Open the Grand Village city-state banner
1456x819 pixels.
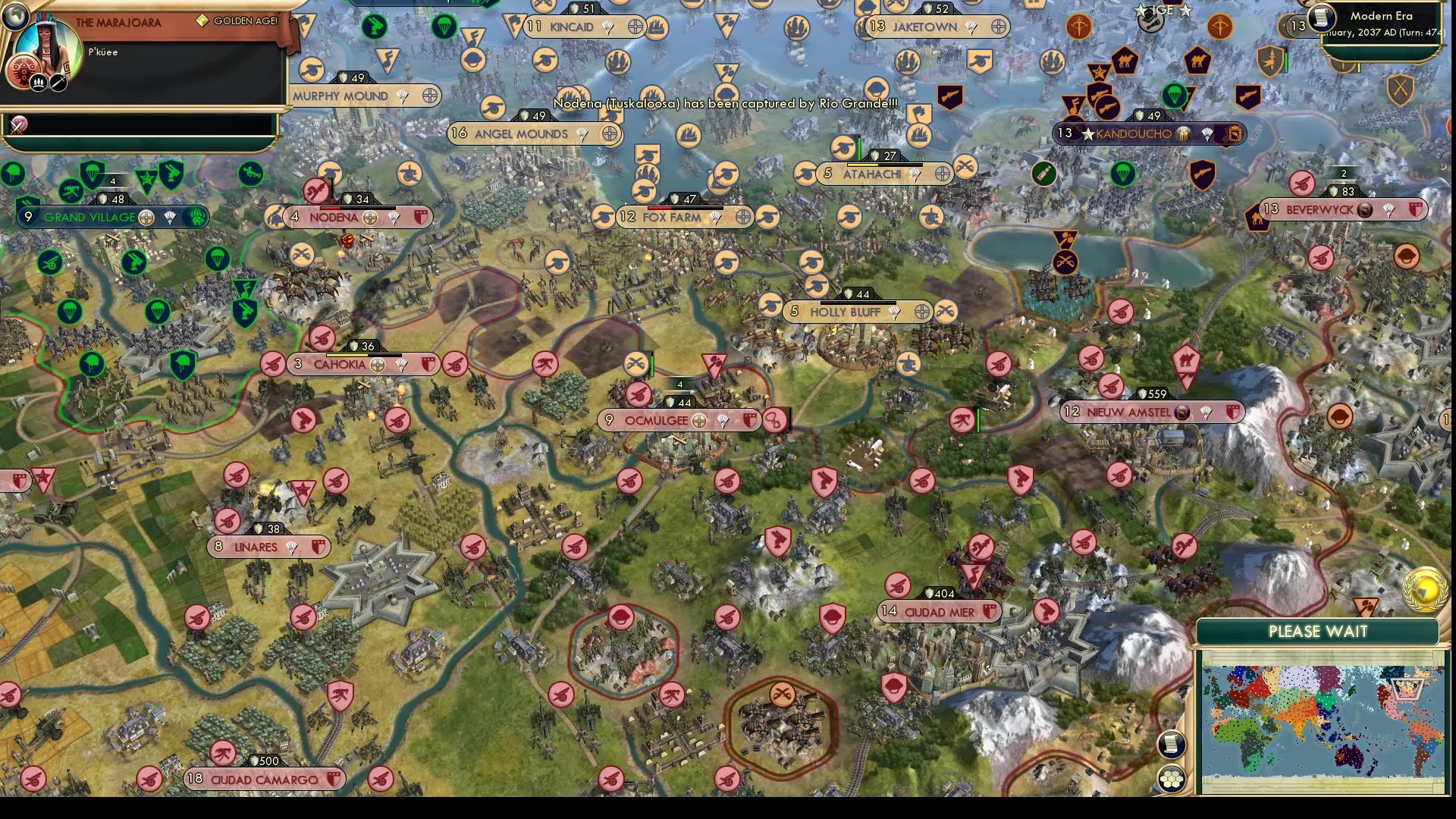89,217
